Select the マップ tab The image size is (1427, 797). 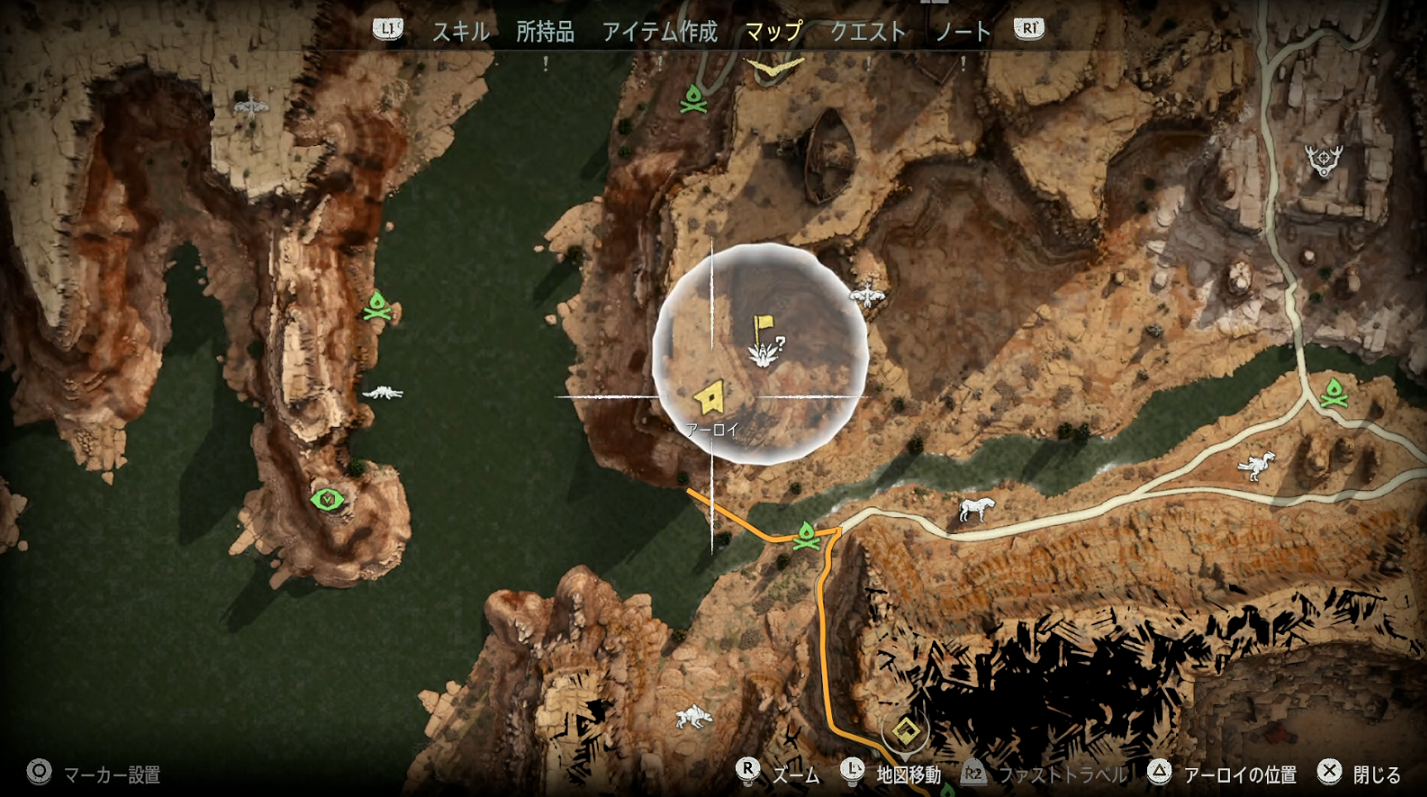click(773, 31)
